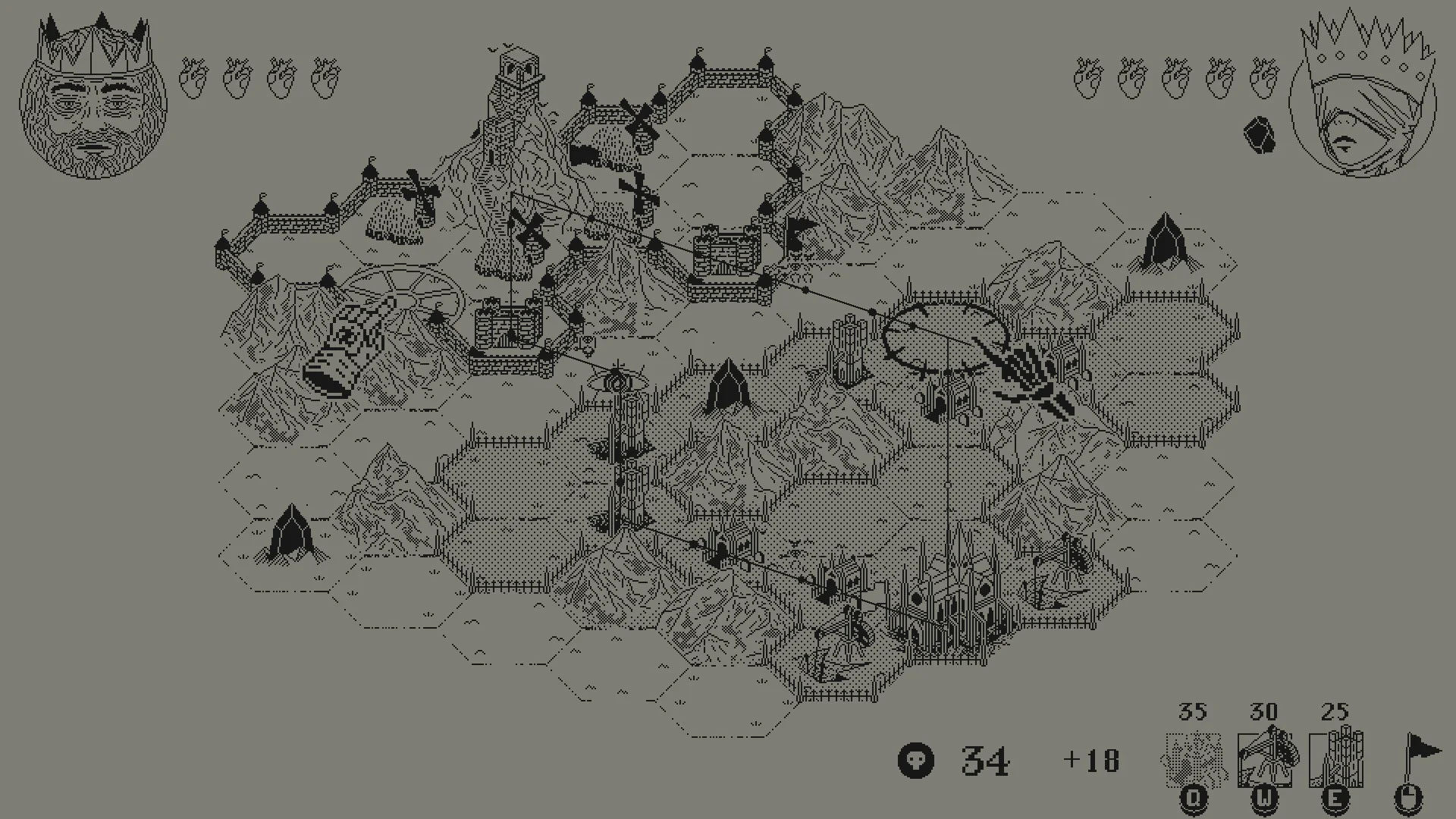
Task: Select the W knight unit card costing 30
Action: pyautogui.click(x=1265, y=758)
